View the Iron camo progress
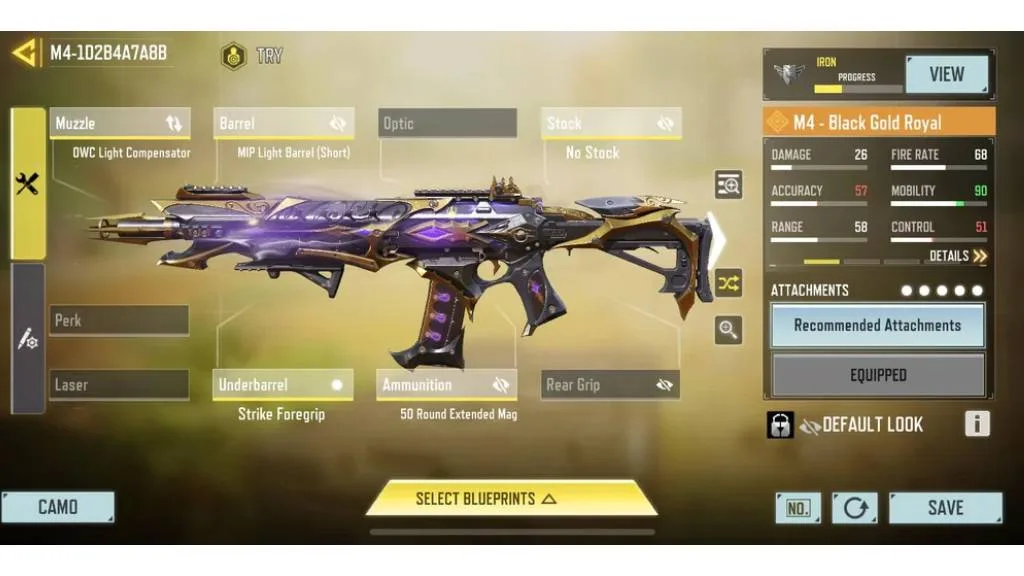Screen dimensions: 1024x576 point(946,74)
